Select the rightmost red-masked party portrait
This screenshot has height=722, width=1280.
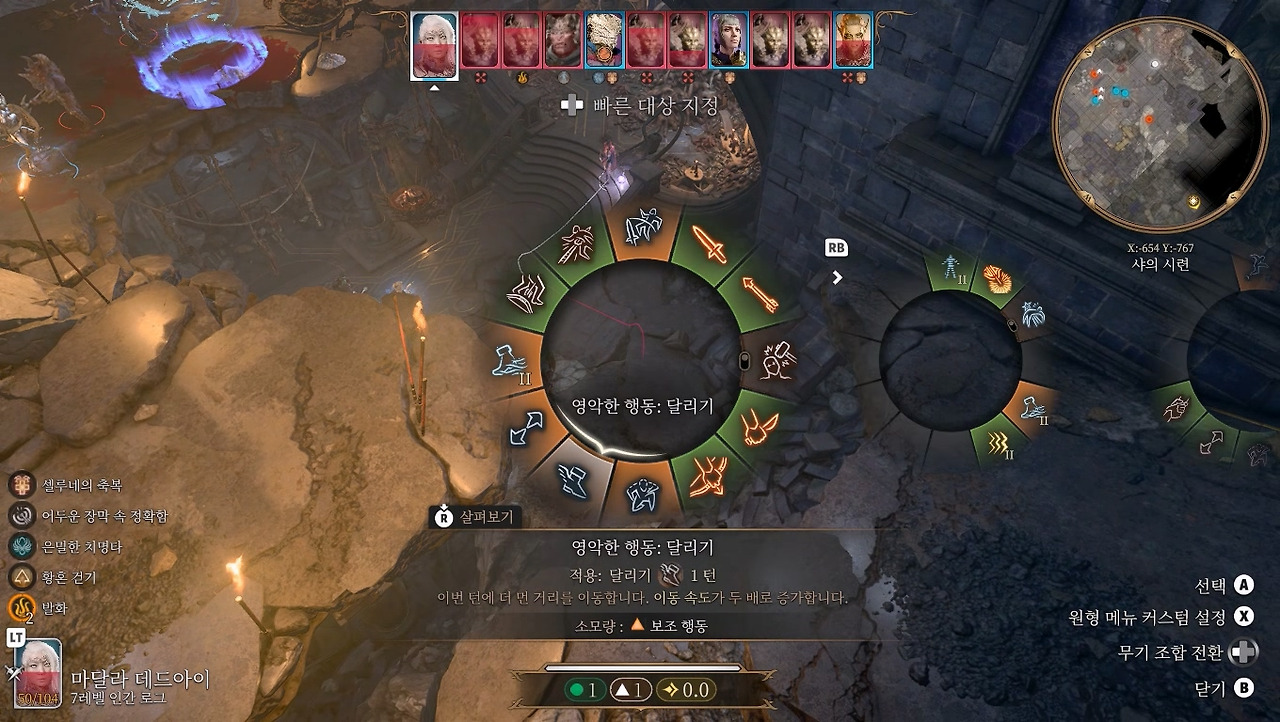851,42
